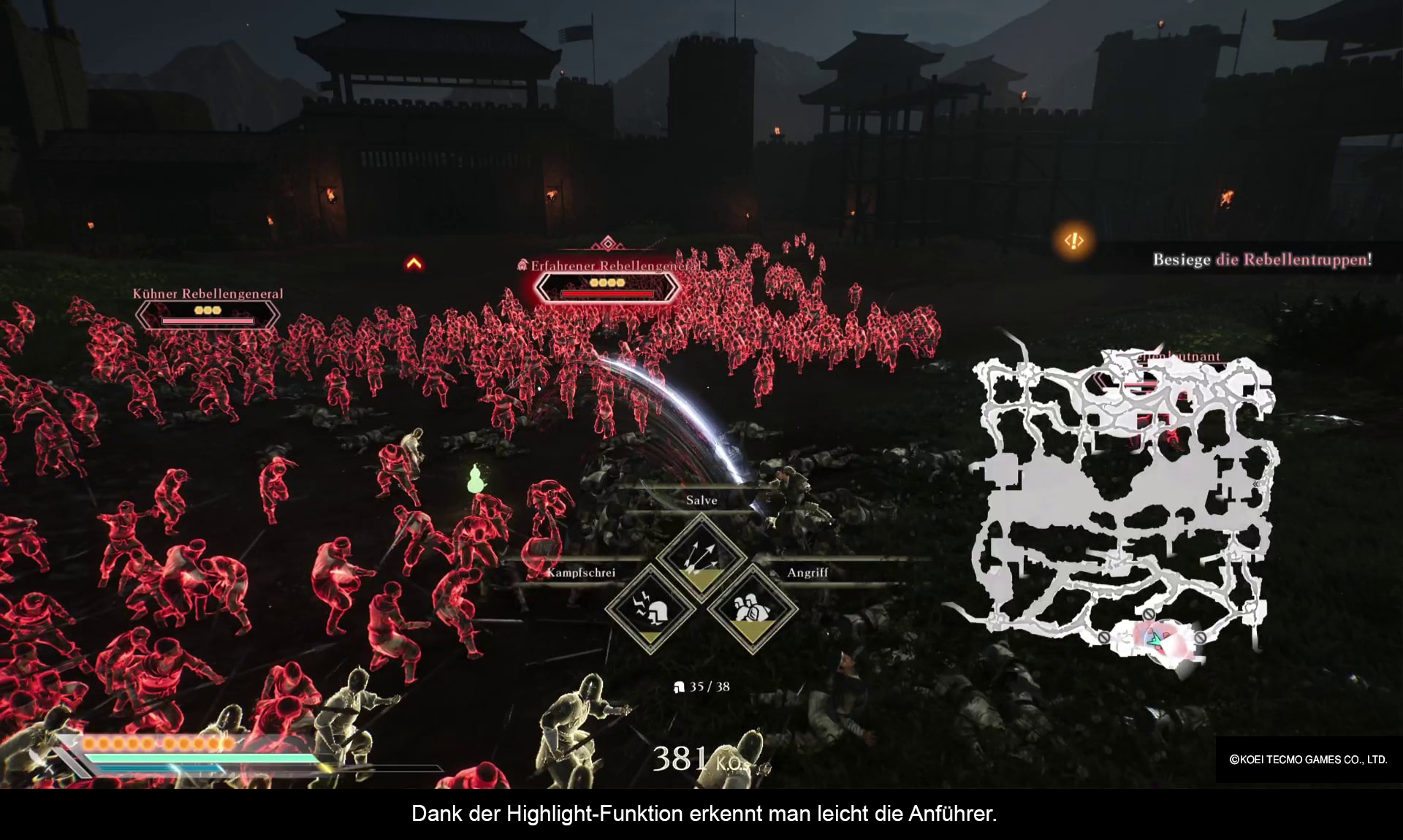This screenshot has width=1403, height=840.
Task: Target the Kühner Rebellengeneral nameplate
Action: pyautogui.click(x=208, y=309)
